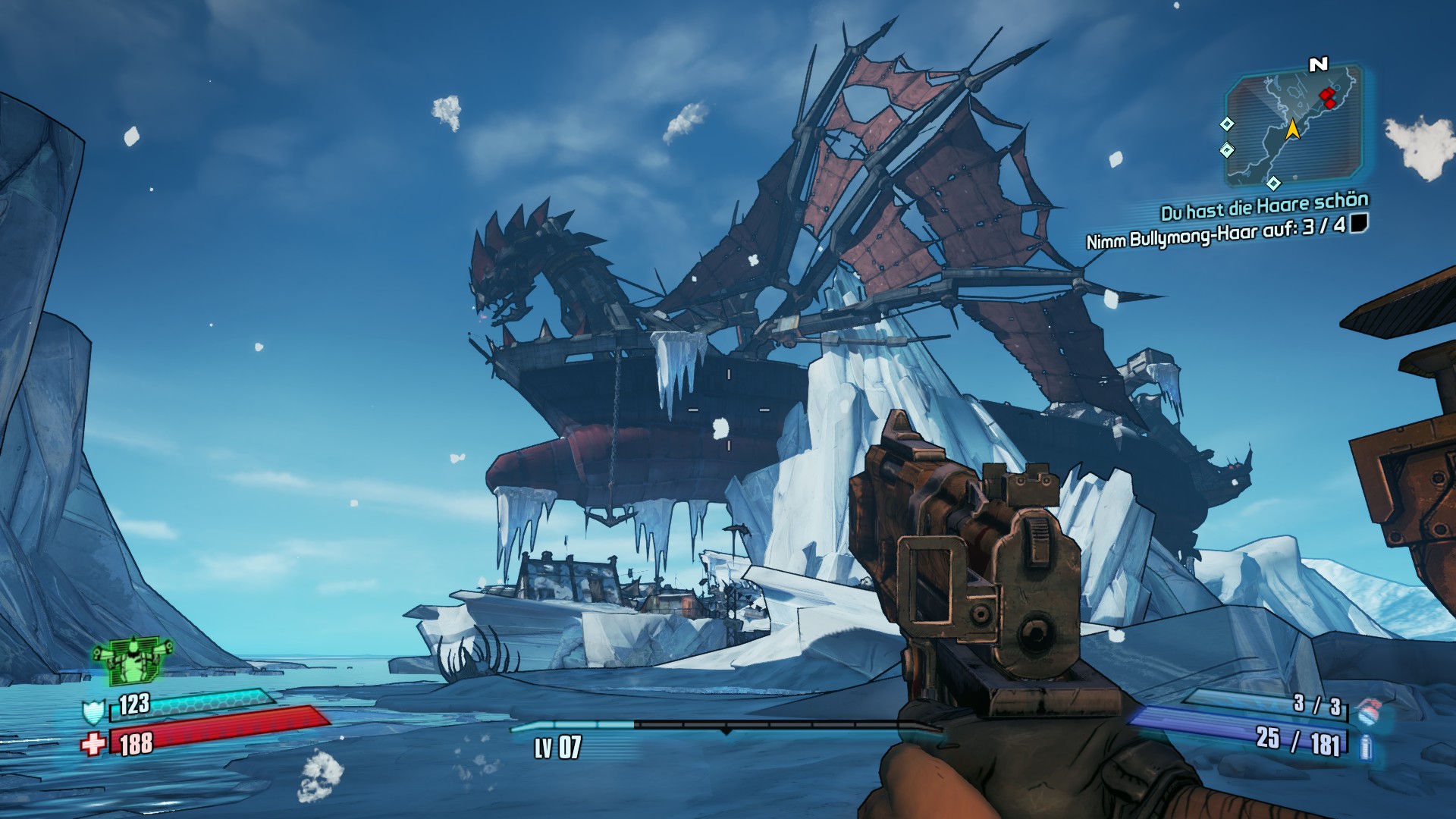The height and width of the screenshot is (819, 1456).
Task: Select the quest title 'Du hast die Haare schön'
Action: 1264,206
